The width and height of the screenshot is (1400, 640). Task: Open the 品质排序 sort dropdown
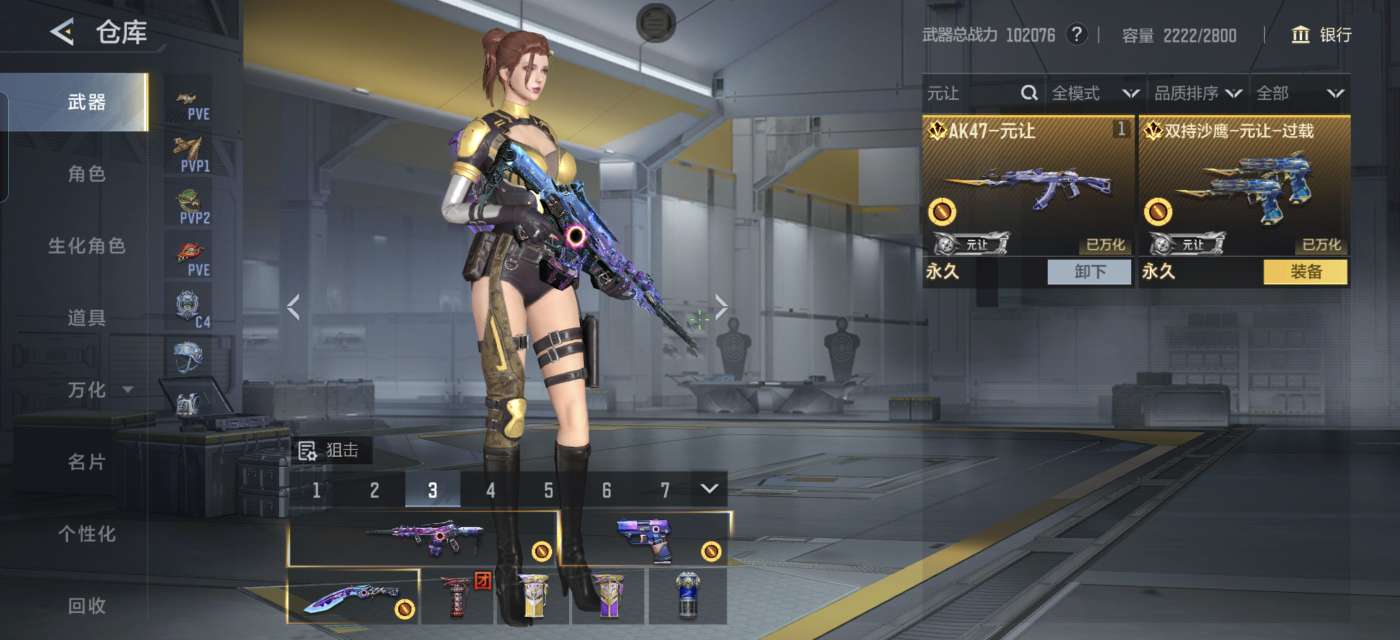[x=1197, y=93]
